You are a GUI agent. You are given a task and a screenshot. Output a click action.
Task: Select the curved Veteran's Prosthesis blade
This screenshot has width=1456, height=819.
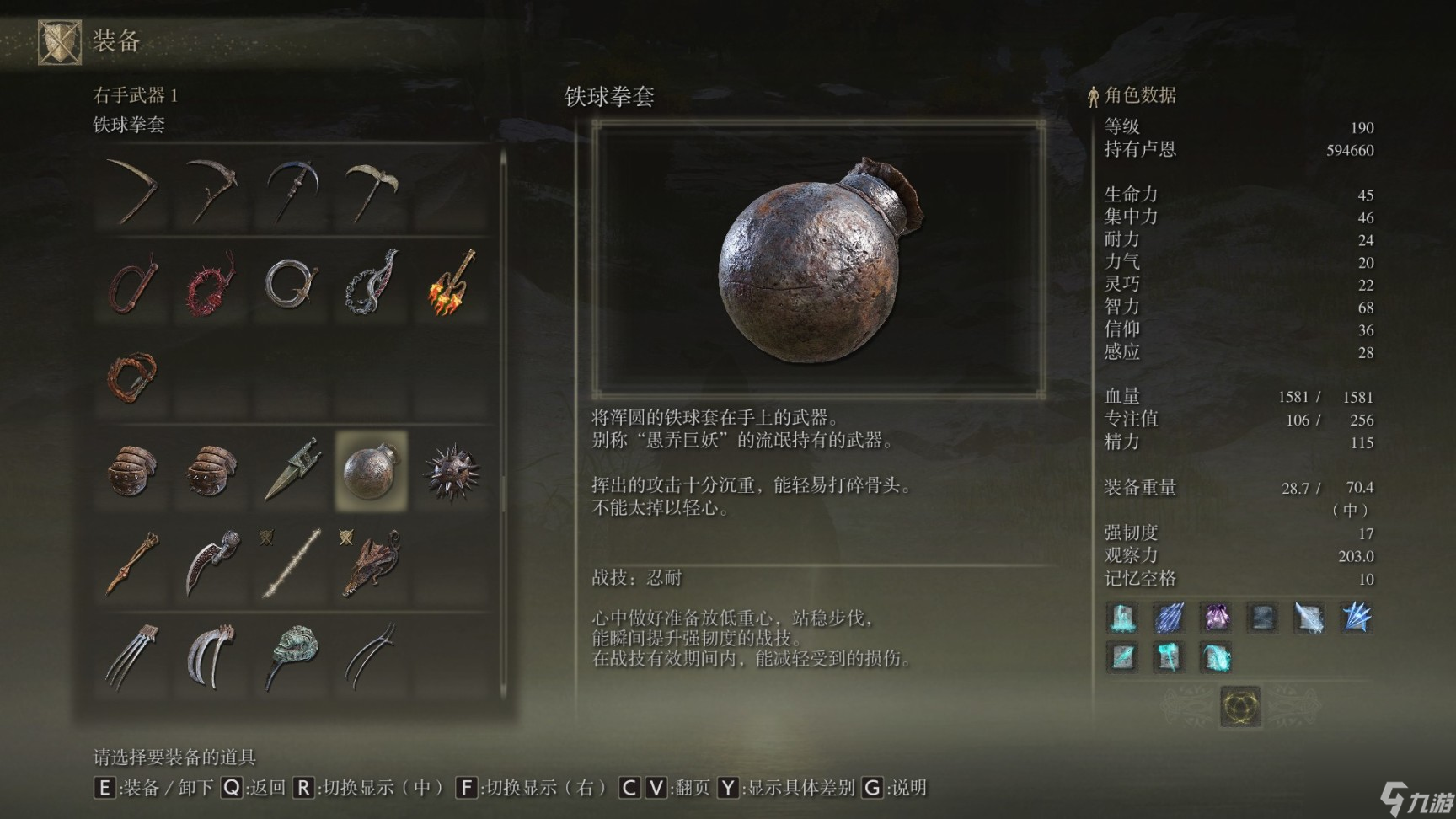click(212, 562)
